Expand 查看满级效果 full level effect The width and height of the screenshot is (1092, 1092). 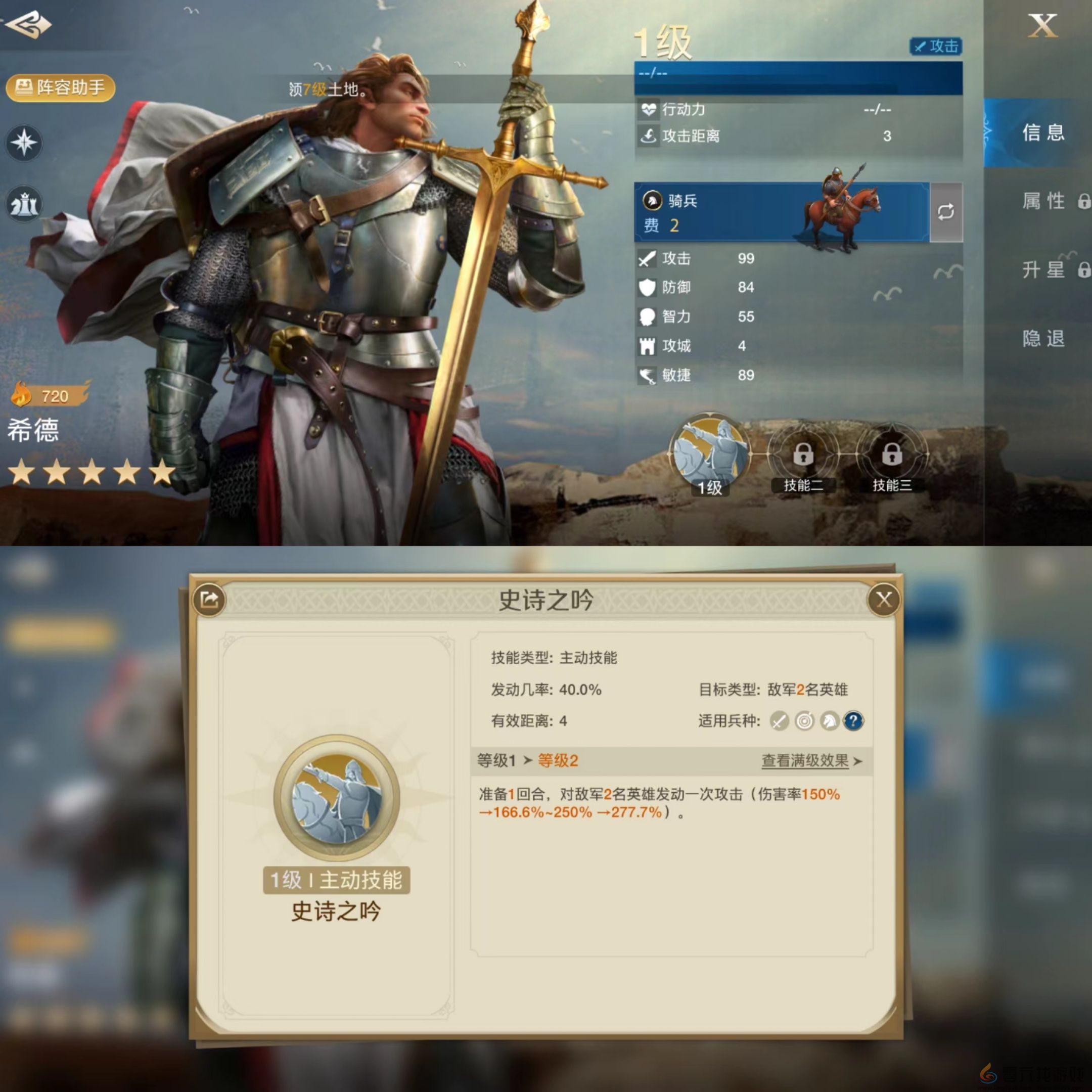pos(805,760)
